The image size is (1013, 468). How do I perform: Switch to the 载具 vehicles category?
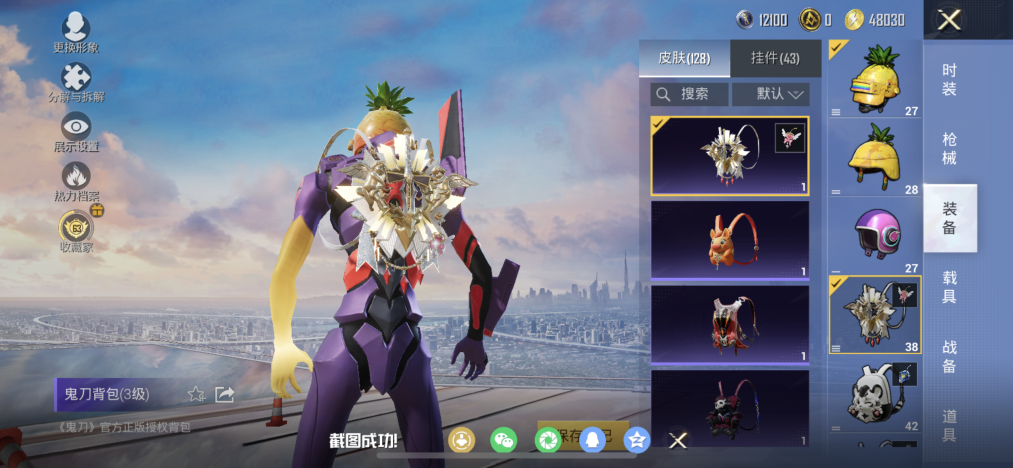[x=949, y=285]
